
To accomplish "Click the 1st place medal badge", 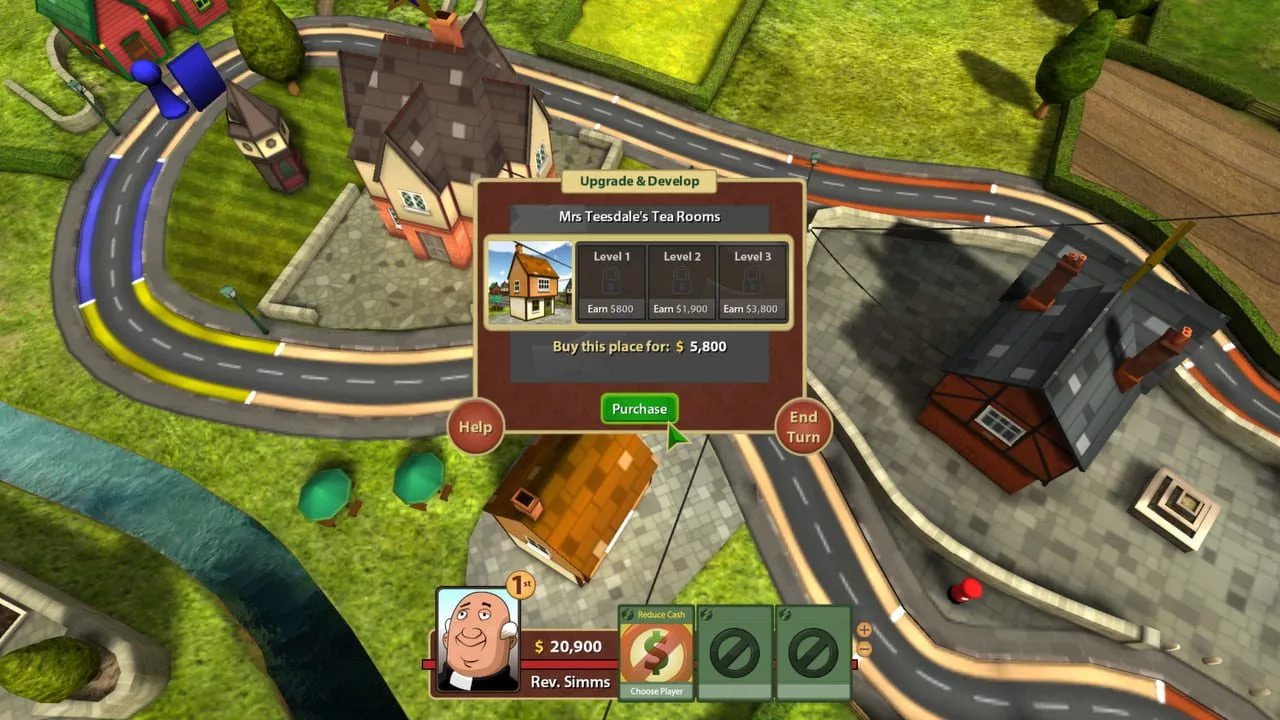I will tap(519, 585).
